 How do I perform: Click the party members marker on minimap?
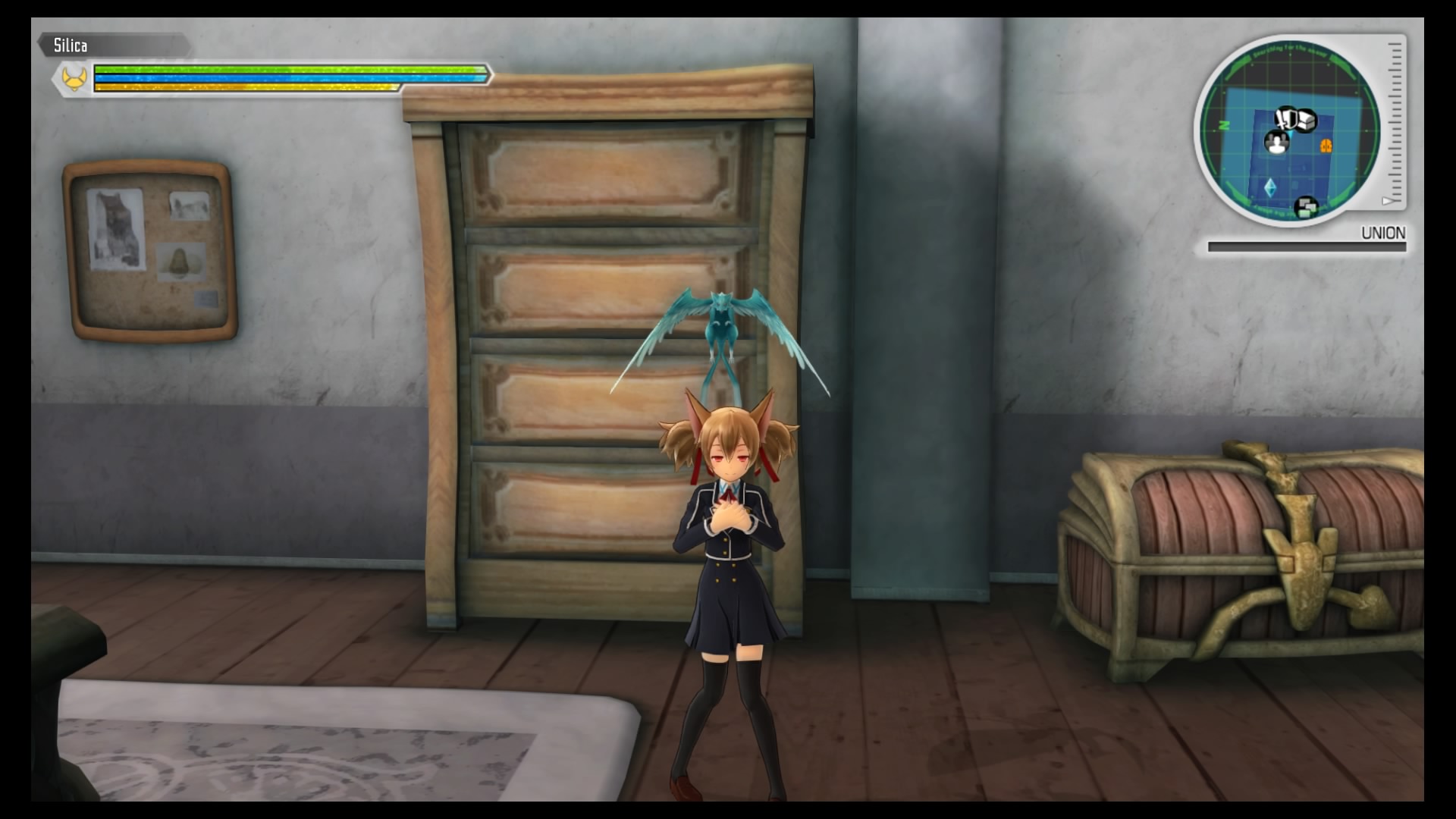1277,142
